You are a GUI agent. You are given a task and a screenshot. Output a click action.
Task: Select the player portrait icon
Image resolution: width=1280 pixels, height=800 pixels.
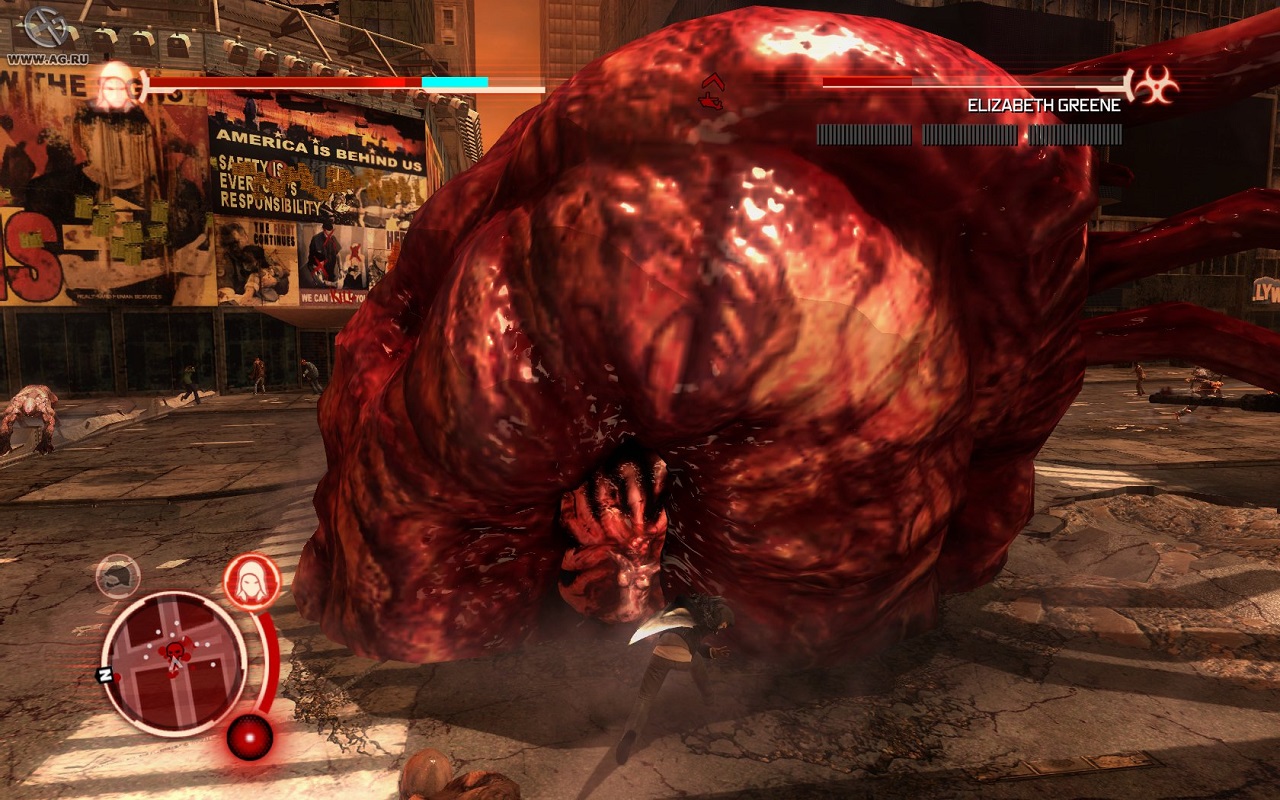[117, 84]
